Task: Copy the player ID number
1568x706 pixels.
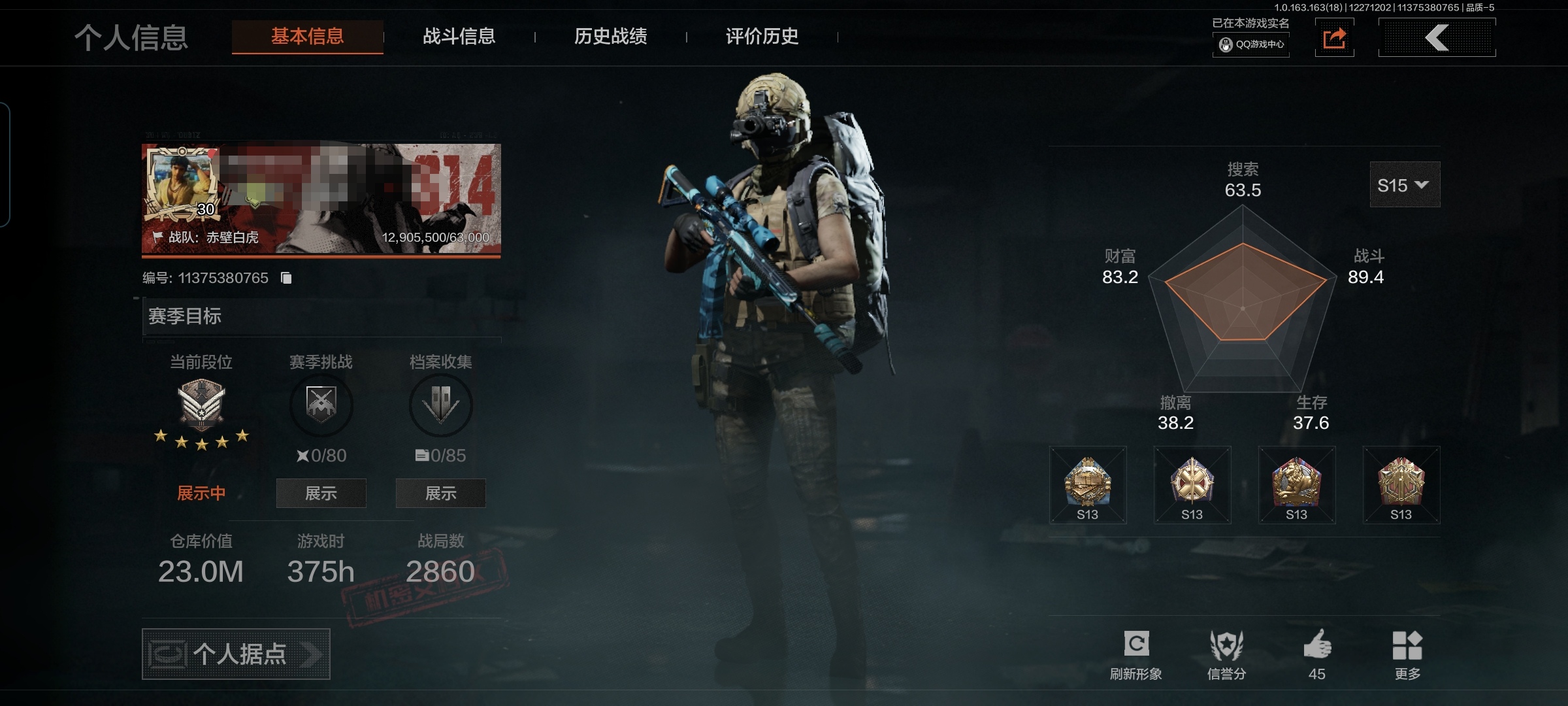Action: coord(286,278)
